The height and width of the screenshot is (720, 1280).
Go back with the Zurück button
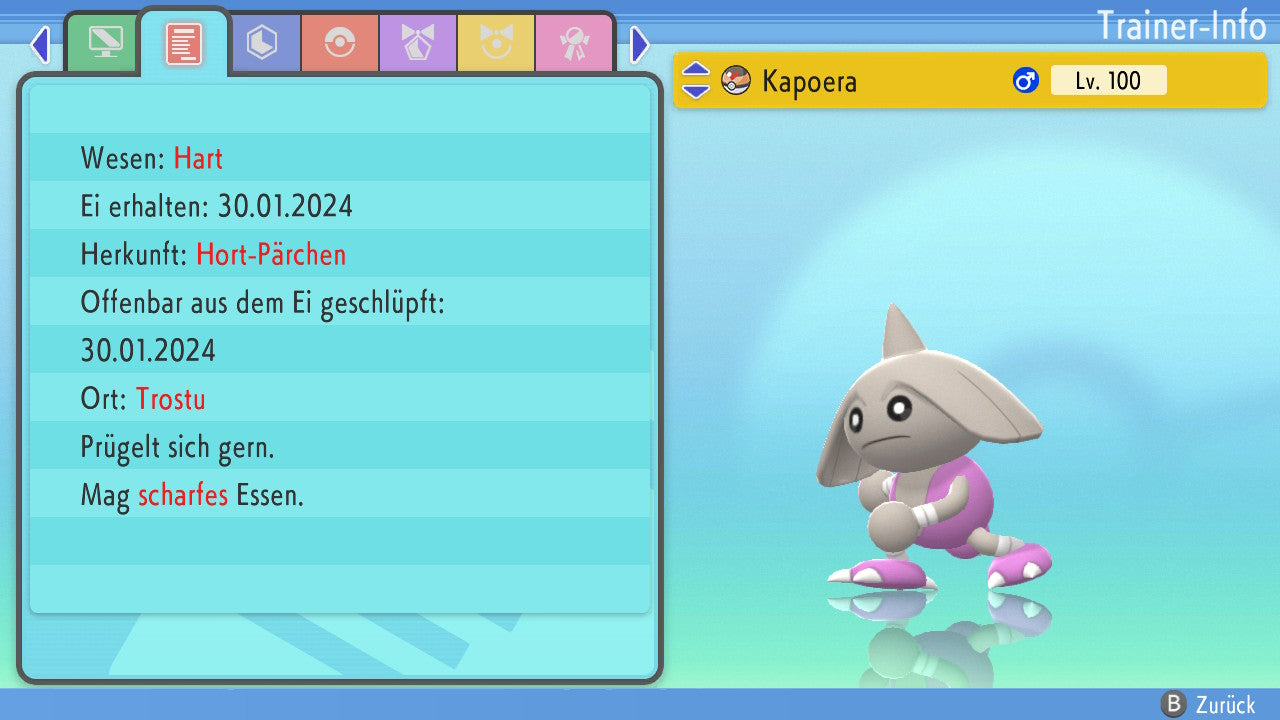tap(1208, 705)
